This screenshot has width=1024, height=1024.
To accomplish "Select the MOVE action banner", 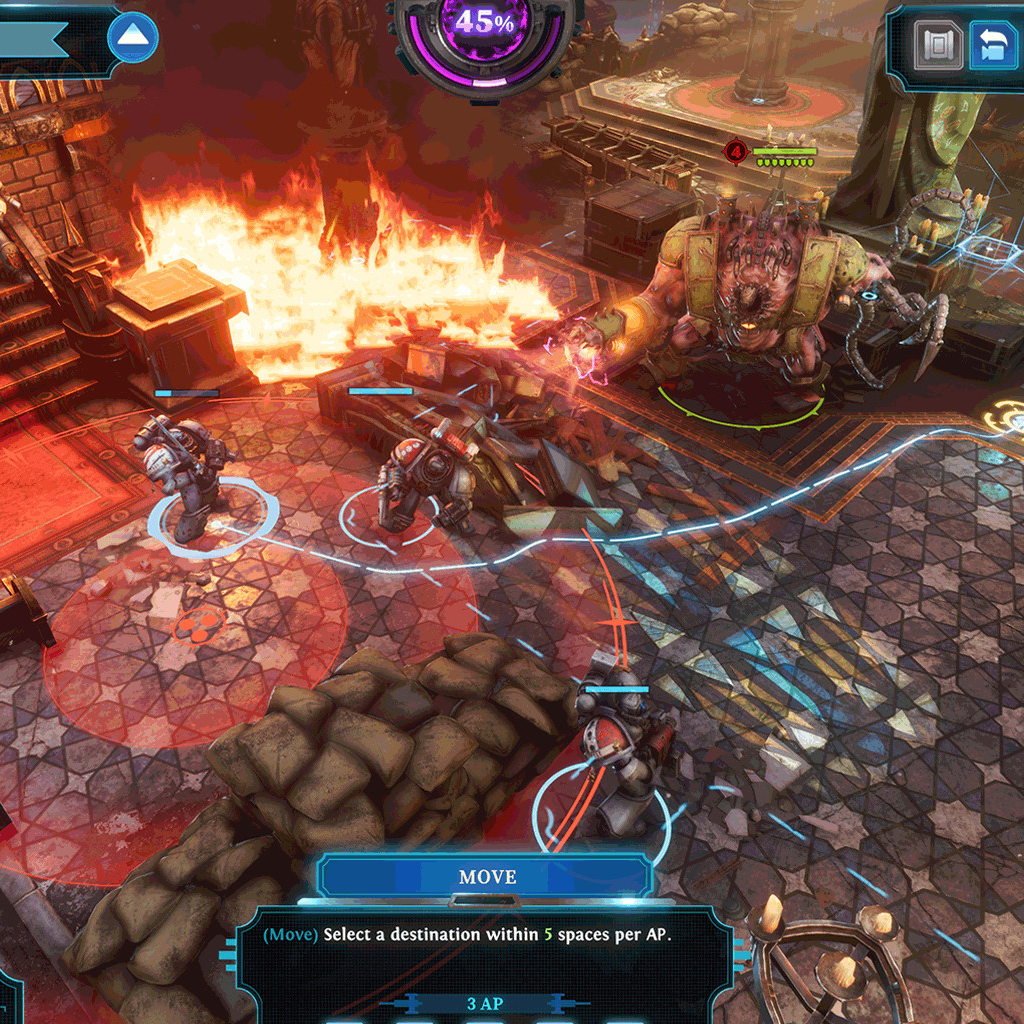I will (x=487, y=877).
